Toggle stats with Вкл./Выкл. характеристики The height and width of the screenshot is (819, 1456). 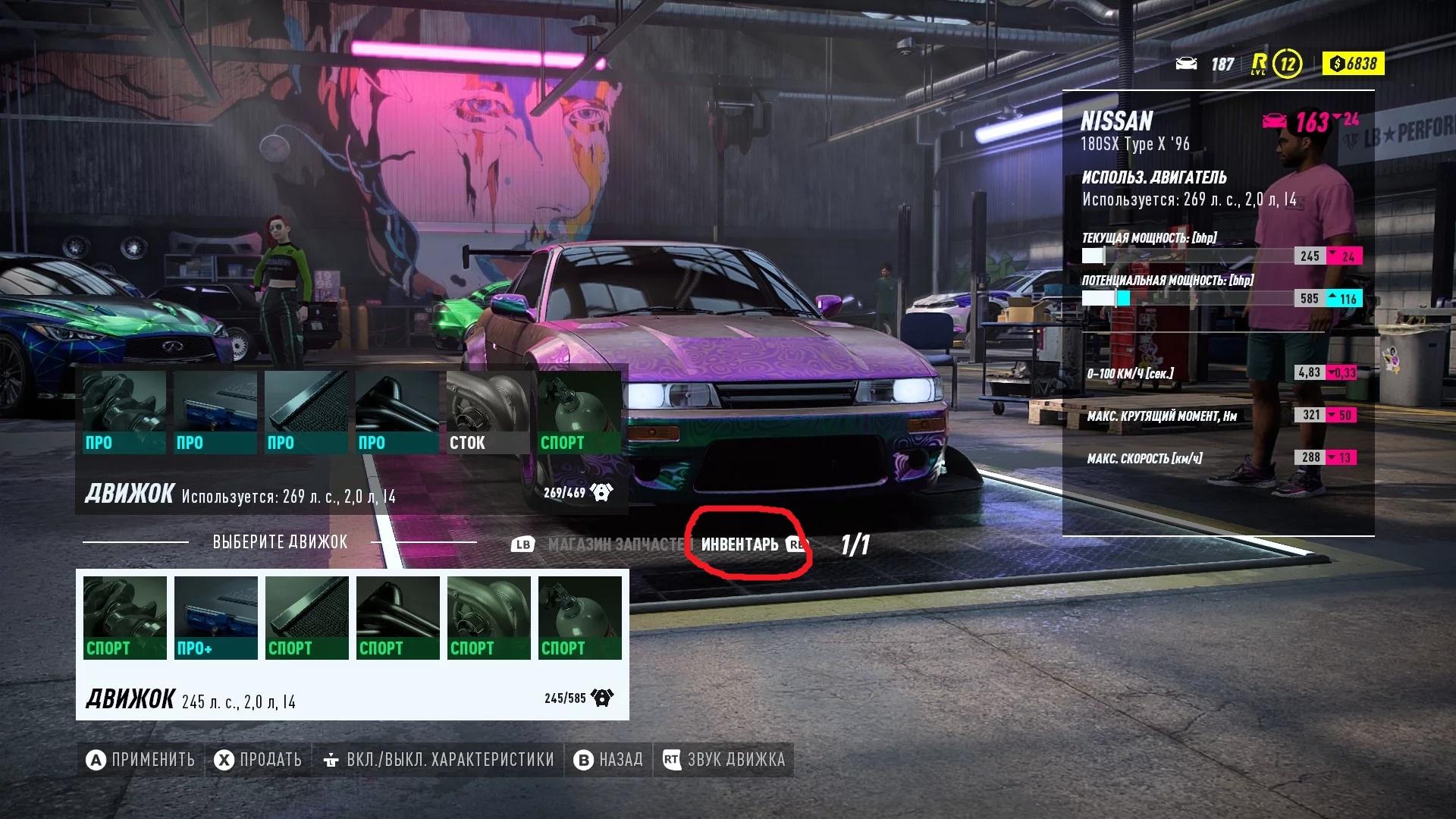pyautogui.click(x=439, y=760)
